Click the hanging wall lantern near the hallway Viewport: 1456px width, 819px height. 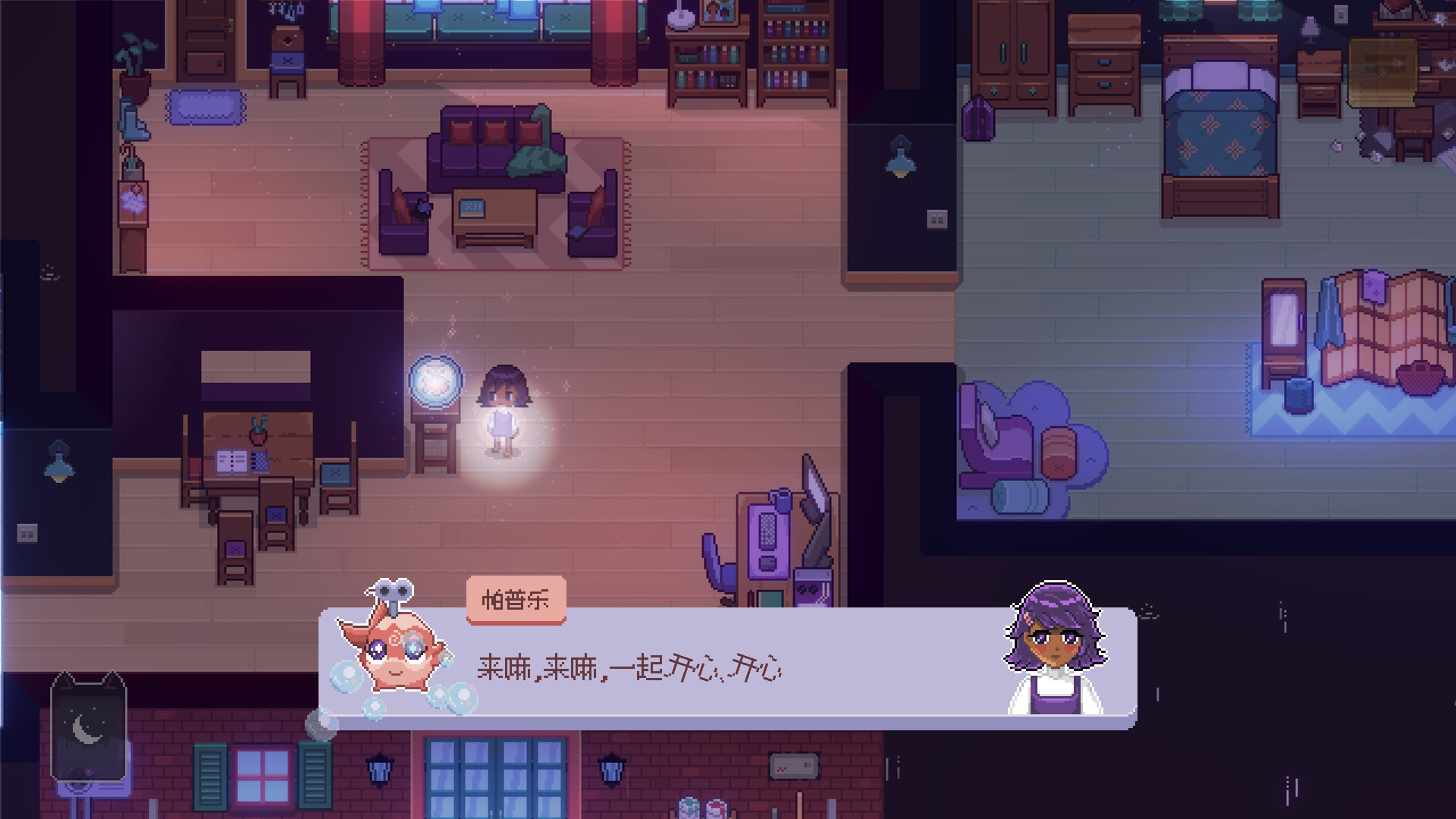[899, 155]
